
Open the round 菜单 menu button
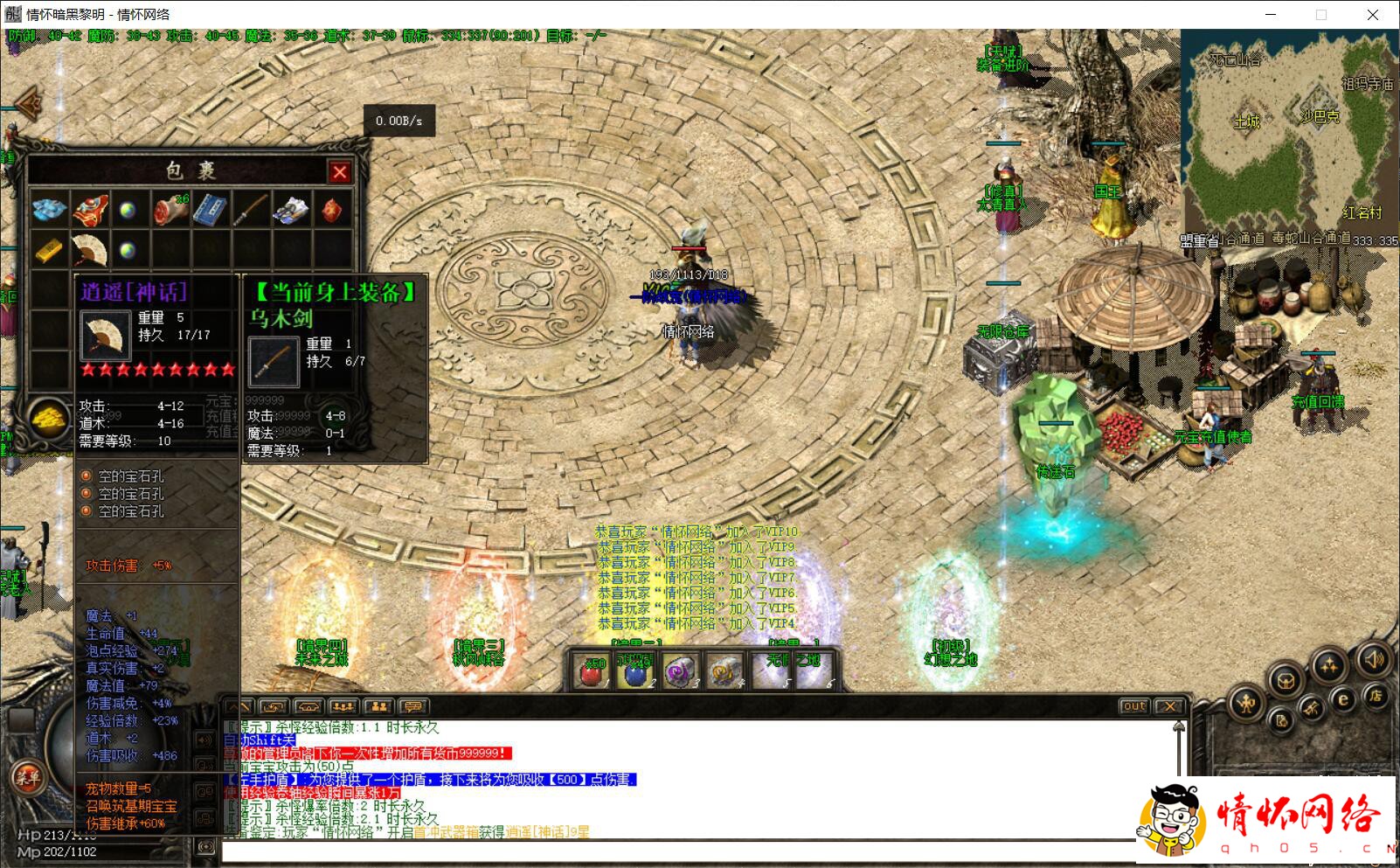click(26, 775)
